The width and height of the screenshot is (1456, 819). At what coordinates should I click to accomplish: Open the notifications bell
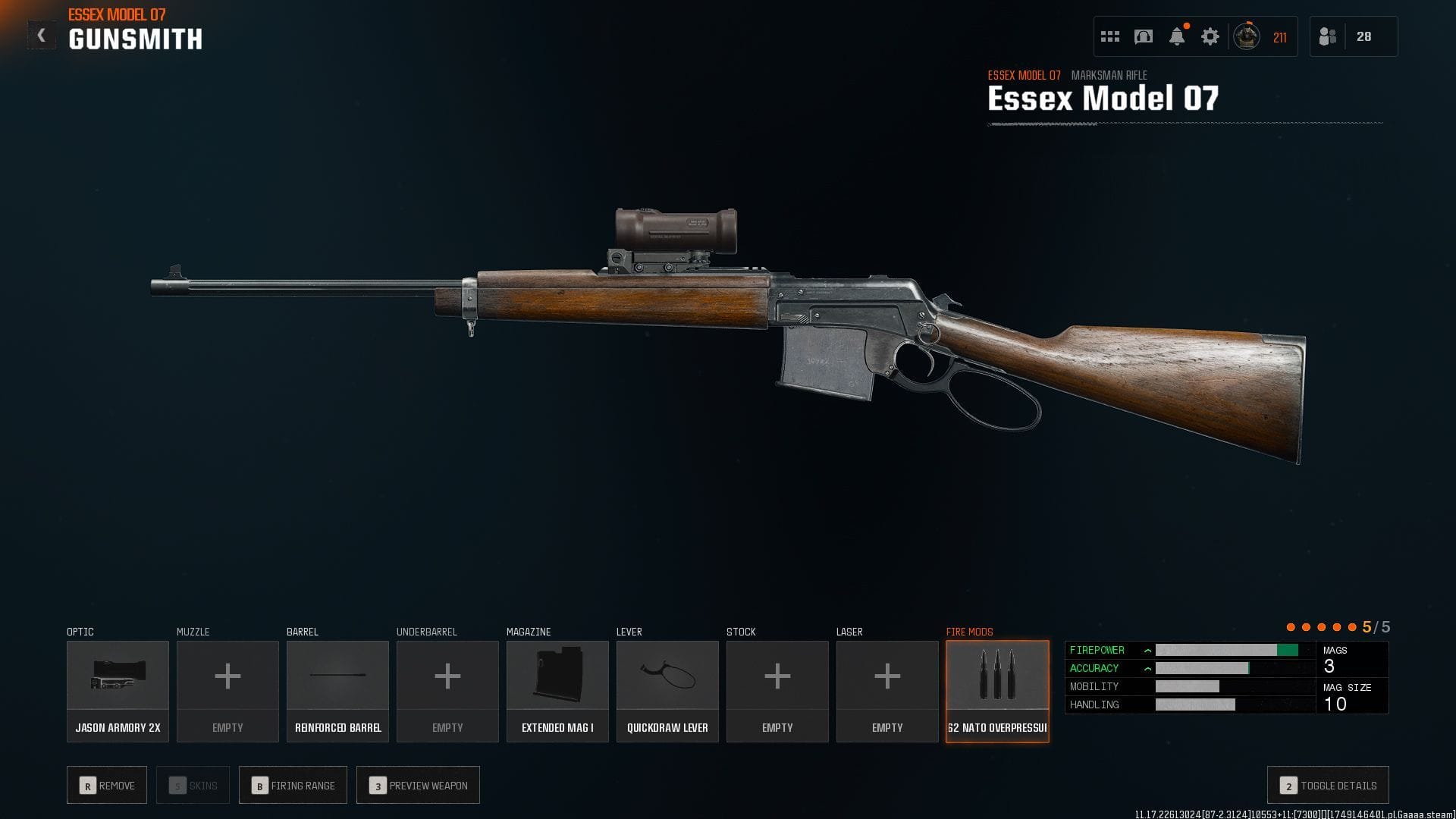(x=1176, y=35)
